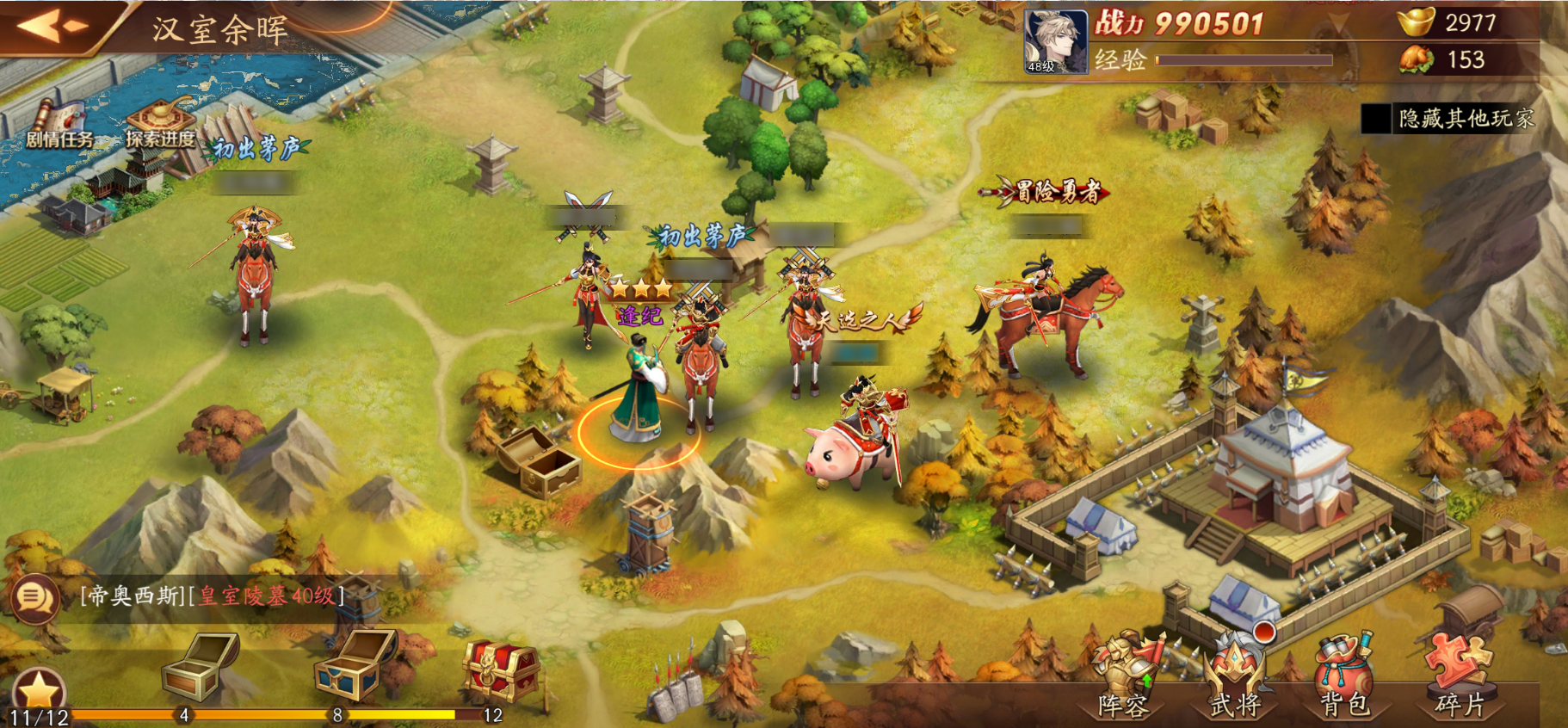Select the 逢纪 stage character
This screenshot has width=1568, height=728.
click(638, 387)
